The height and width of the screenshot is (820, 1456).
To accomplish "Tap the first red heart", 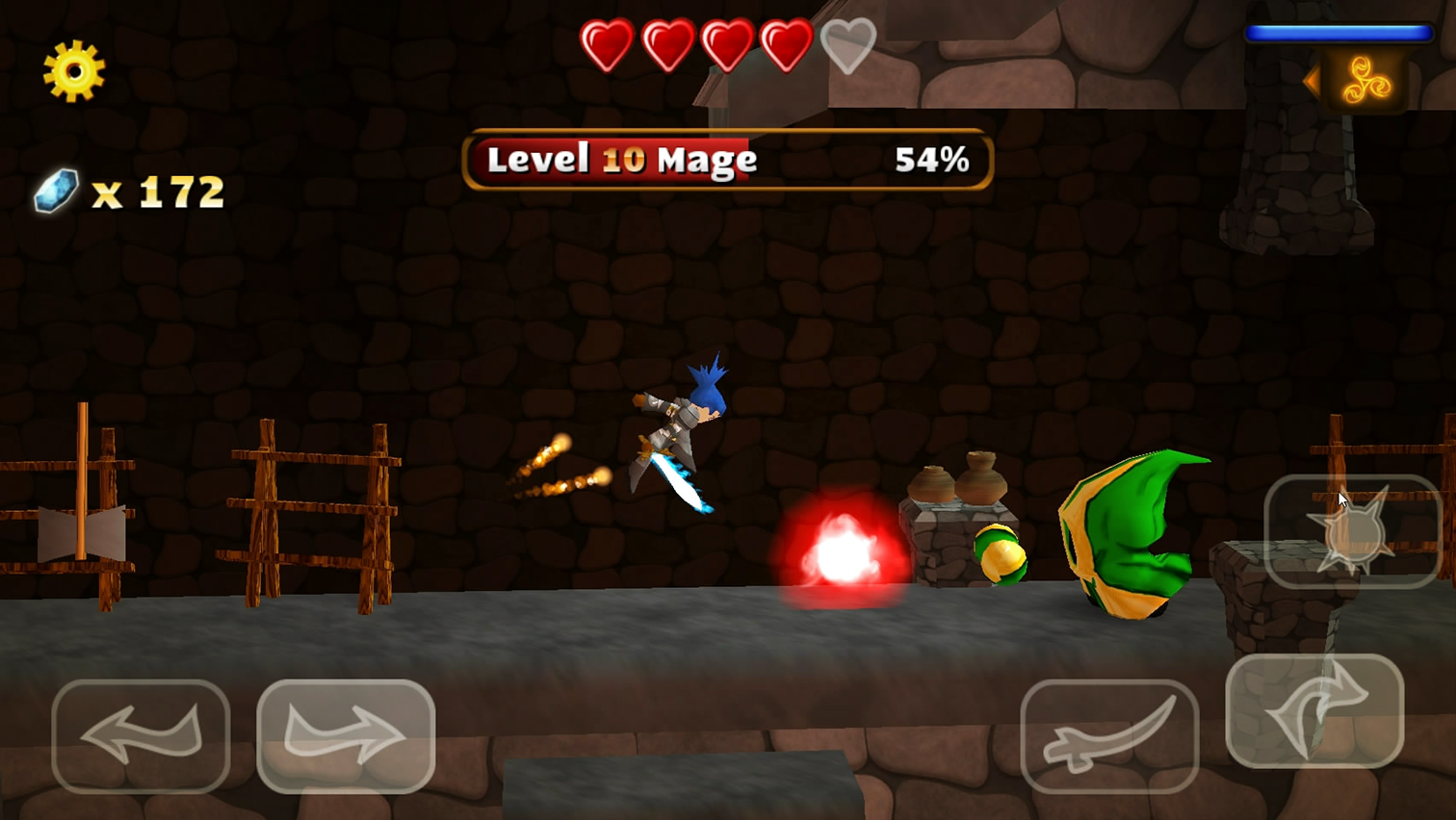I will coord(607,45).
